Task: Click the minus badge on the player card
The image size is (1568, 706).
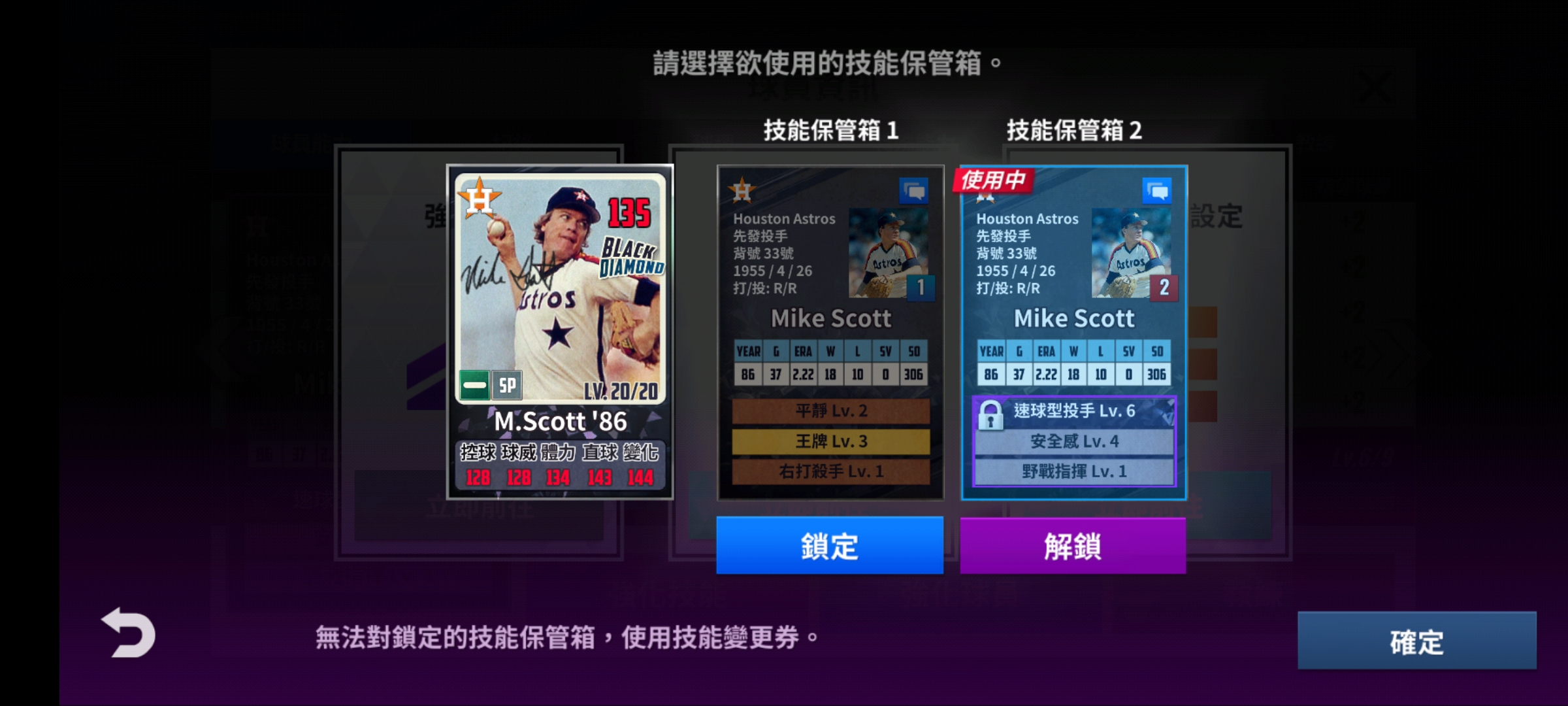Action: (473, 386)
